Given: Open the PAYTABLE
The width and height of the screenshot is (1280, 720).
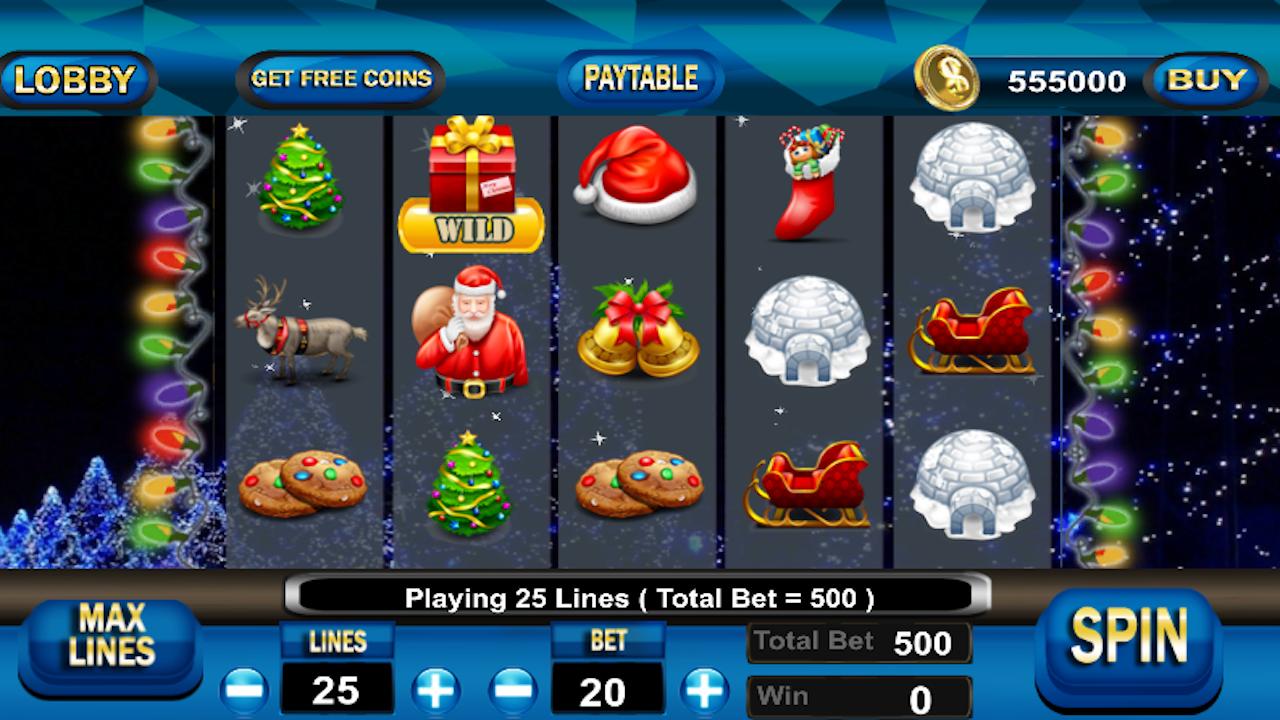Looking at the screenshot, I should 640,77.
